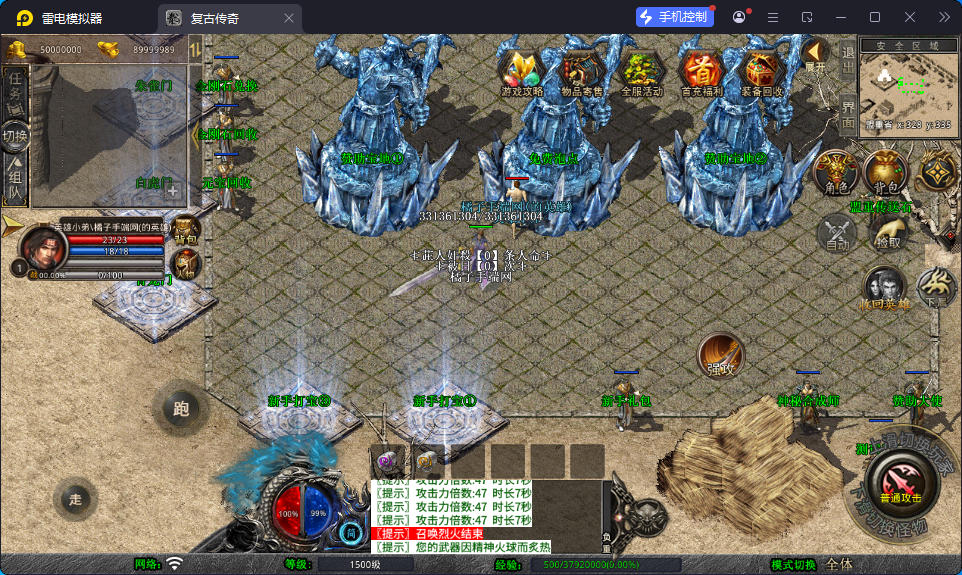Open the 背包 bag beside 角色

(886, 172)
